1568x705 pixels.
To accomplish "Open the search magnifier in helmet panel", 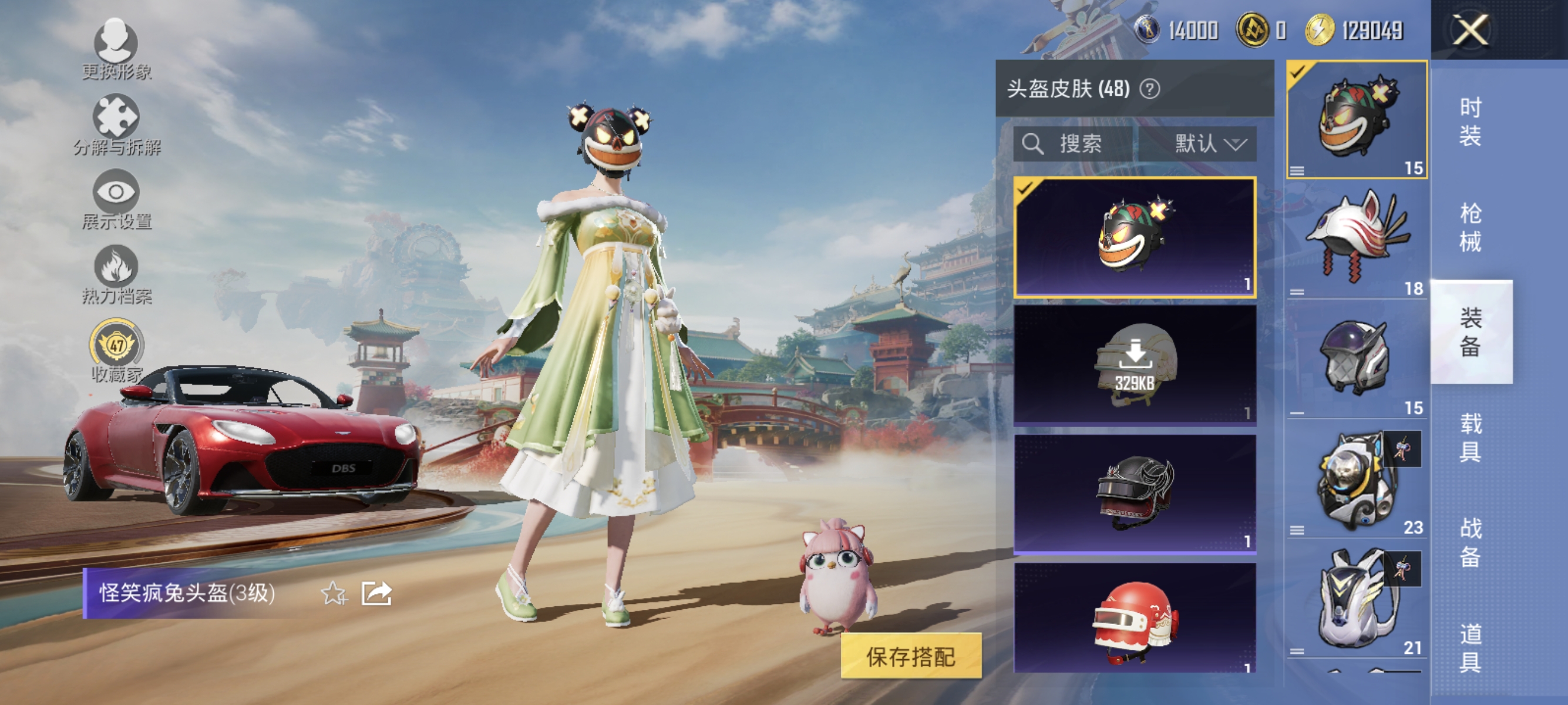I will (1035, 144).
